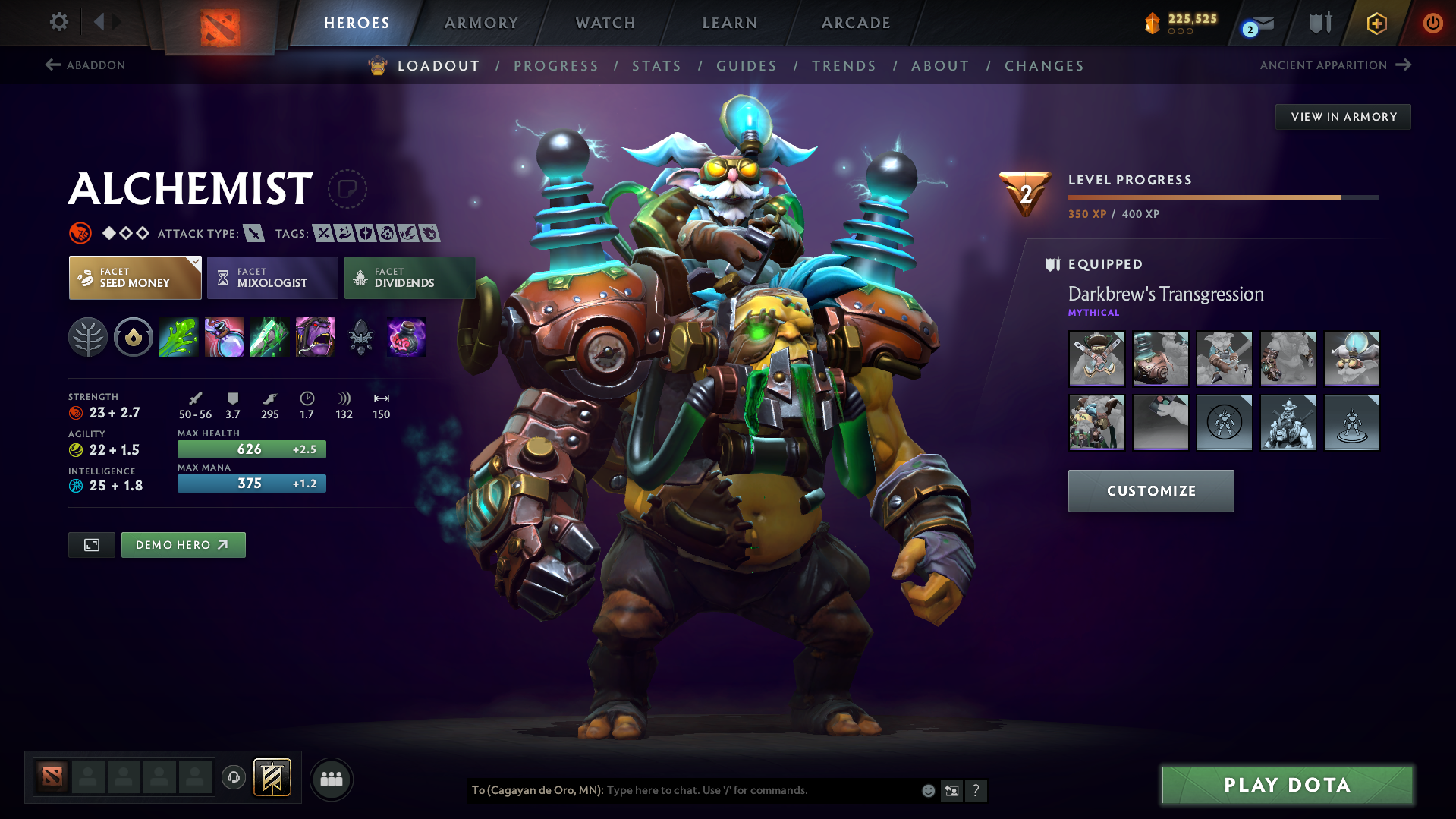Image resolution: width=1456 pixels, height=819 pixels.
Task: Click the red power quit button
Action: click(x=1432, y=23)
